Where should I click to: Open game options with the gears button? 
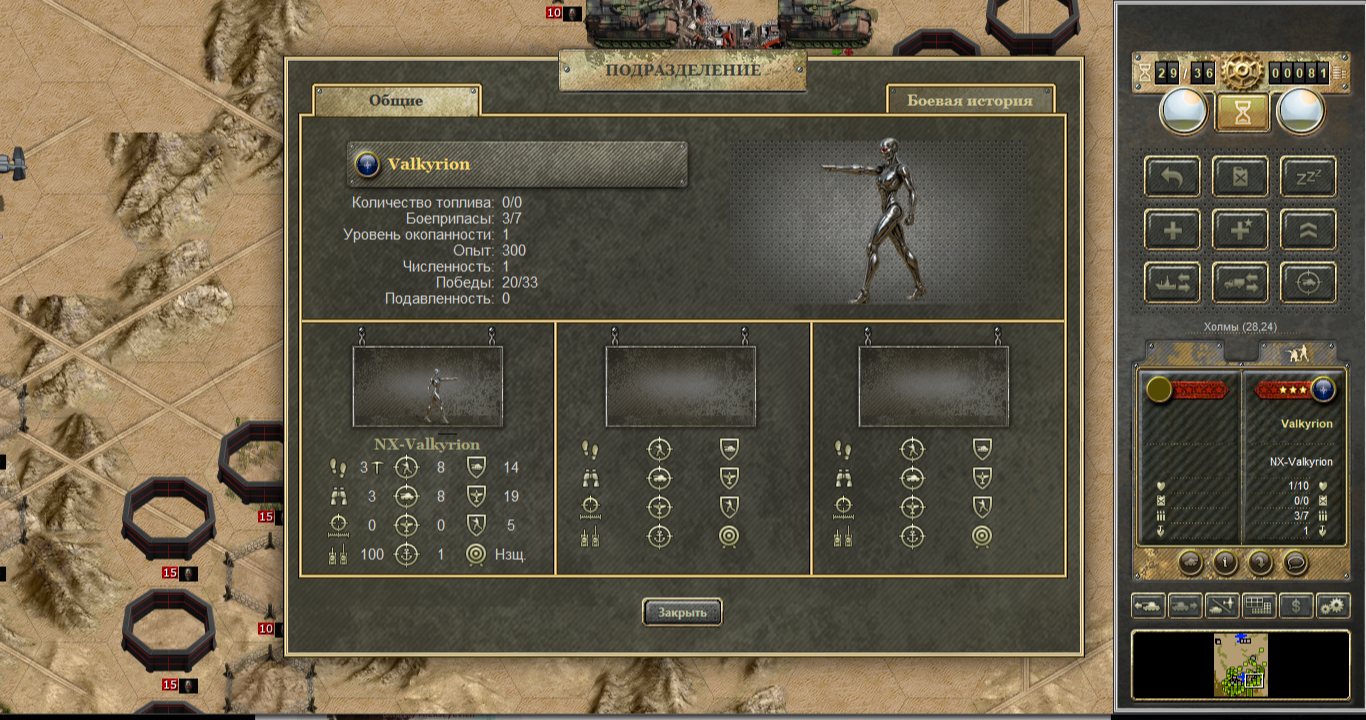tap(1333, 605)
